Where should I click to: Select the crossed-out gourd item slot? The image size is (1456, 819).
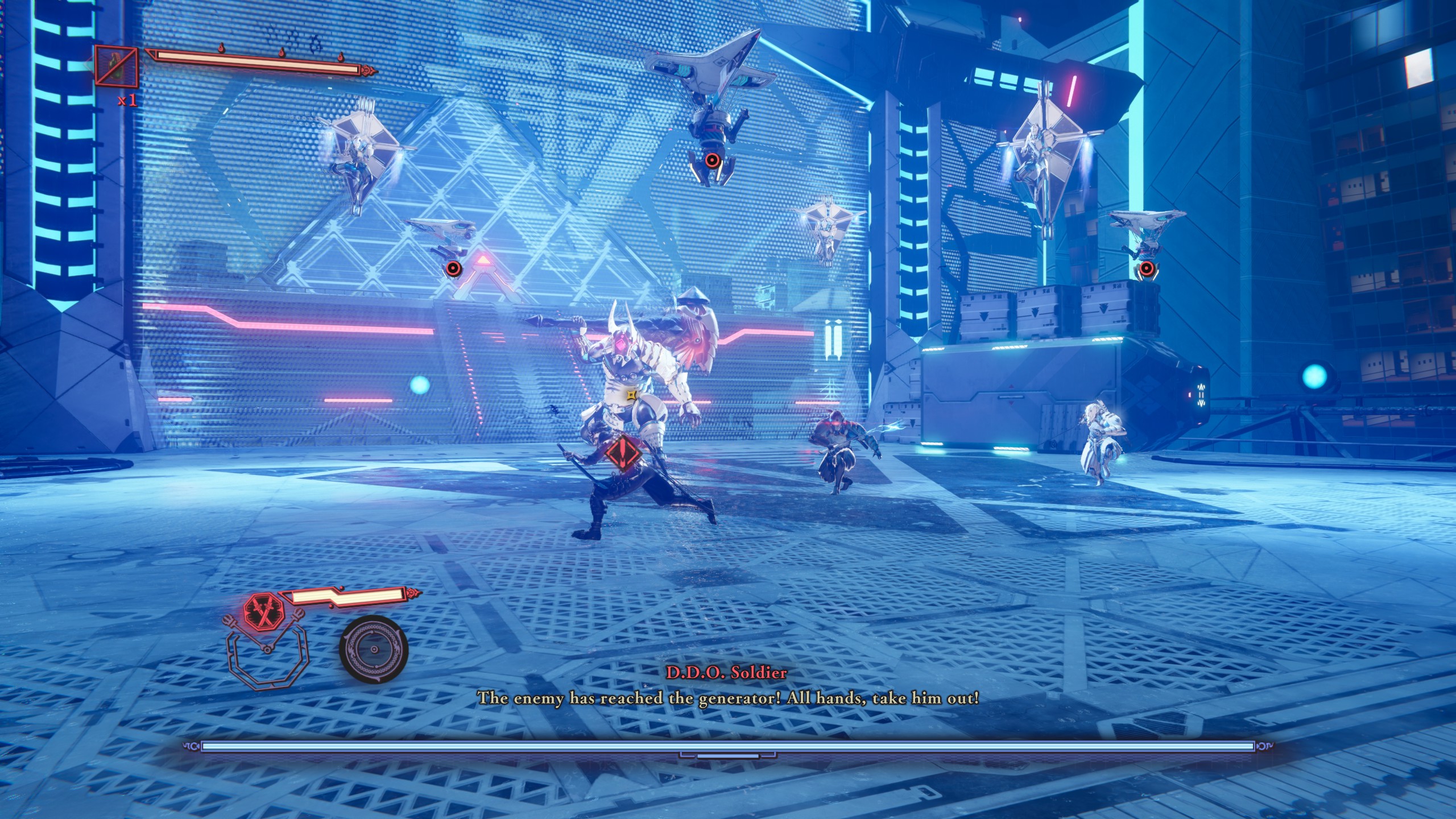117,68
